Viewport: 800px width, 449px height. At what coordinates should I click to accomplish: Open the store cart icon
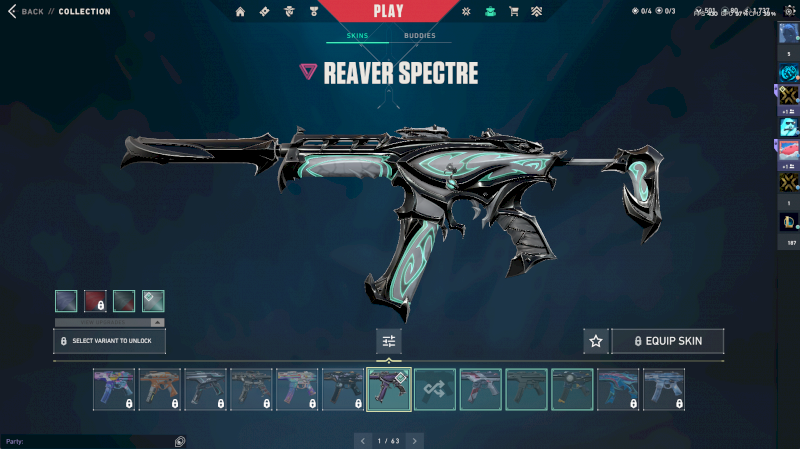pyautogui.click(x=513, y=12)
